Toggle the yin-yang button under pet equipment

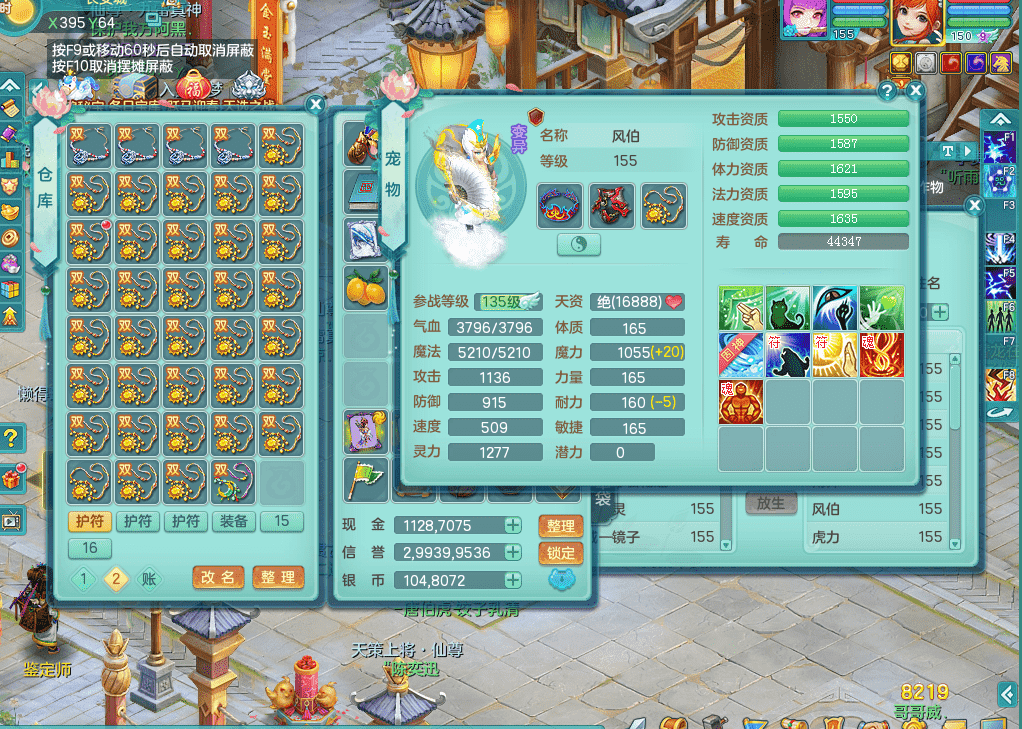578,244
